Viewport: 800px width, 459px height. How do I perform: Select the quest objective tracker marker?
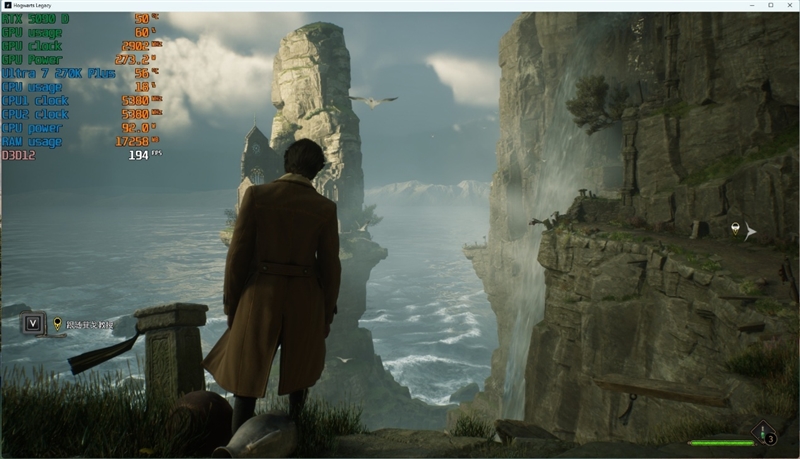click(x=58, y=324)
